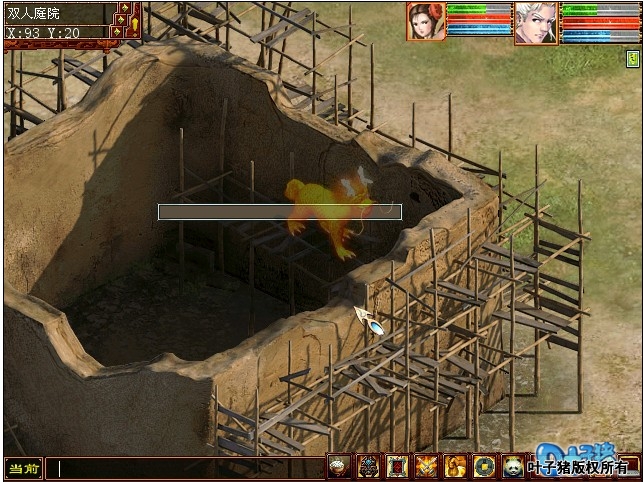Open the panda icon in bottom toolbar
The image size is (643, 482).
point(513,466)
